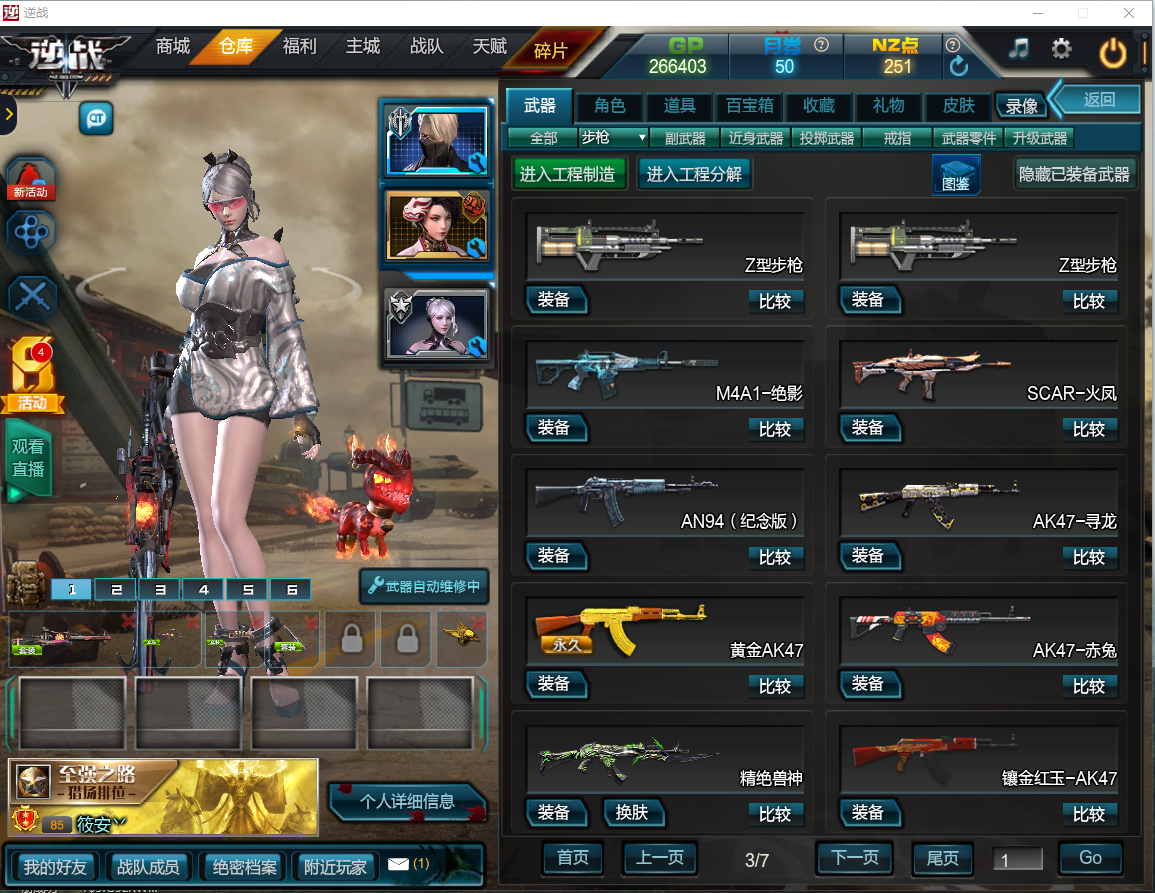The width and height of the screenshot is (1155, 893).
Task: Compare the SCAR-火凤 rifle
Action: 1089,429
